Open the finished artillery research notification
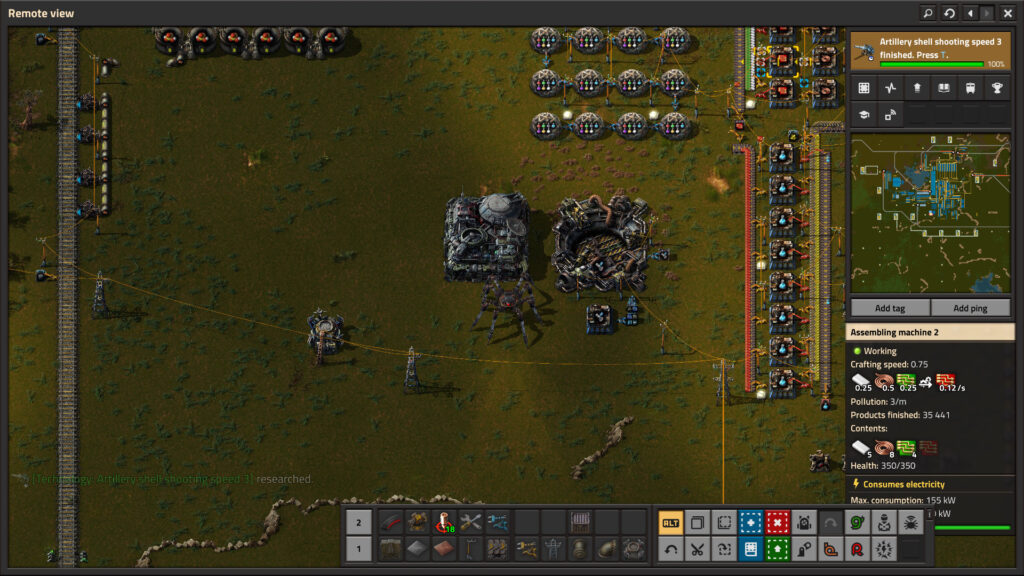Image resolution: width=1024 pixels, height=576 pixels. [930, 51]
